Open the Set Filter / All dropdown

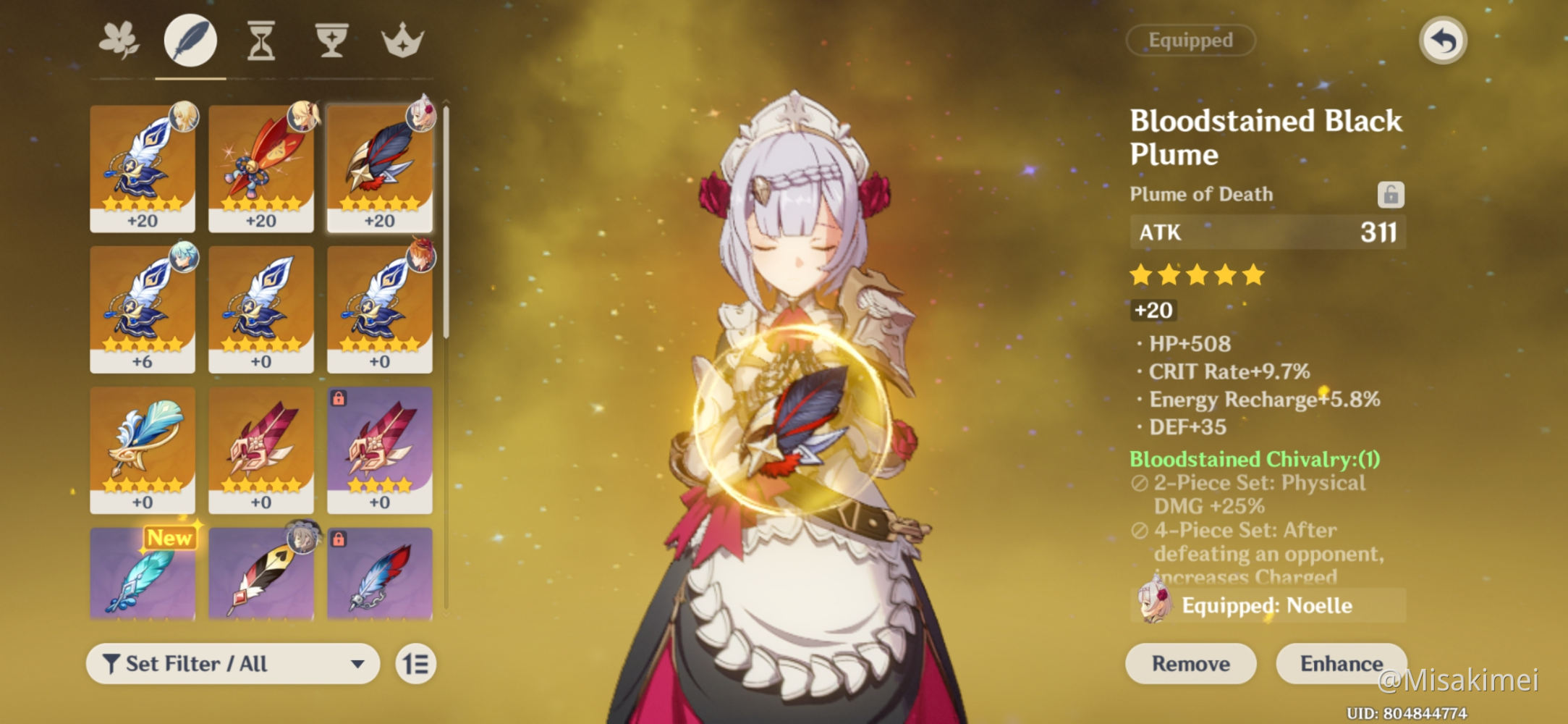pyautogui.click(x=232, y=663)
